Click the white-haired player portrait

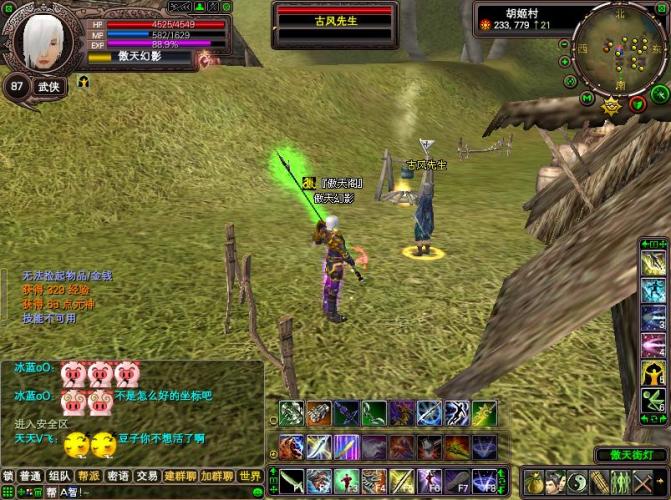point(42,38)
